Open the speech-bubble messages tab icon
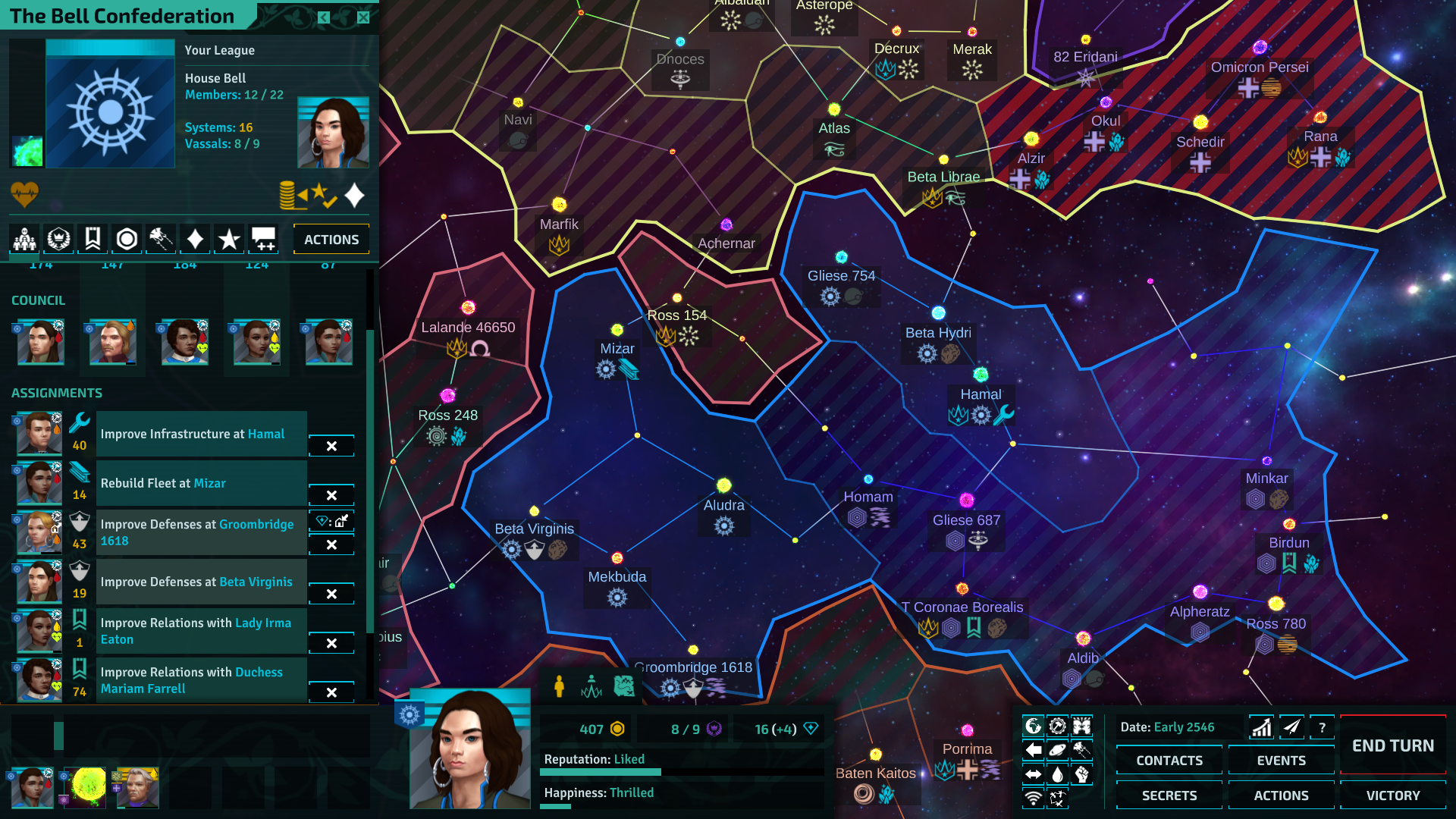Image resolution: width=1456 pixels, height=819 pixels. click(x=263, y=238)
